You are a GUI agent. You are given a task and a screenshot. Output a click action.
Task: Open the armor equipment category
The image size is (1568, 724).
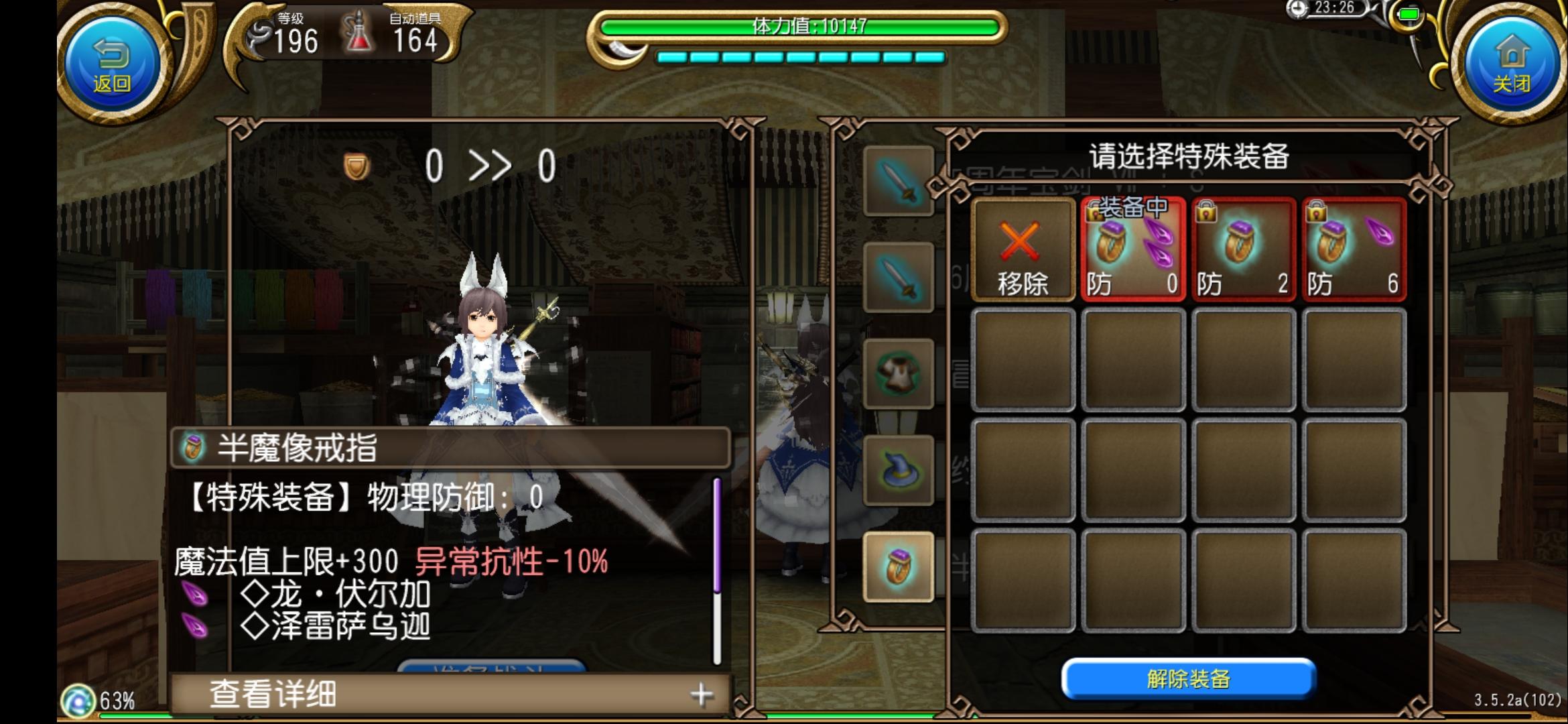tap(898, 373)
